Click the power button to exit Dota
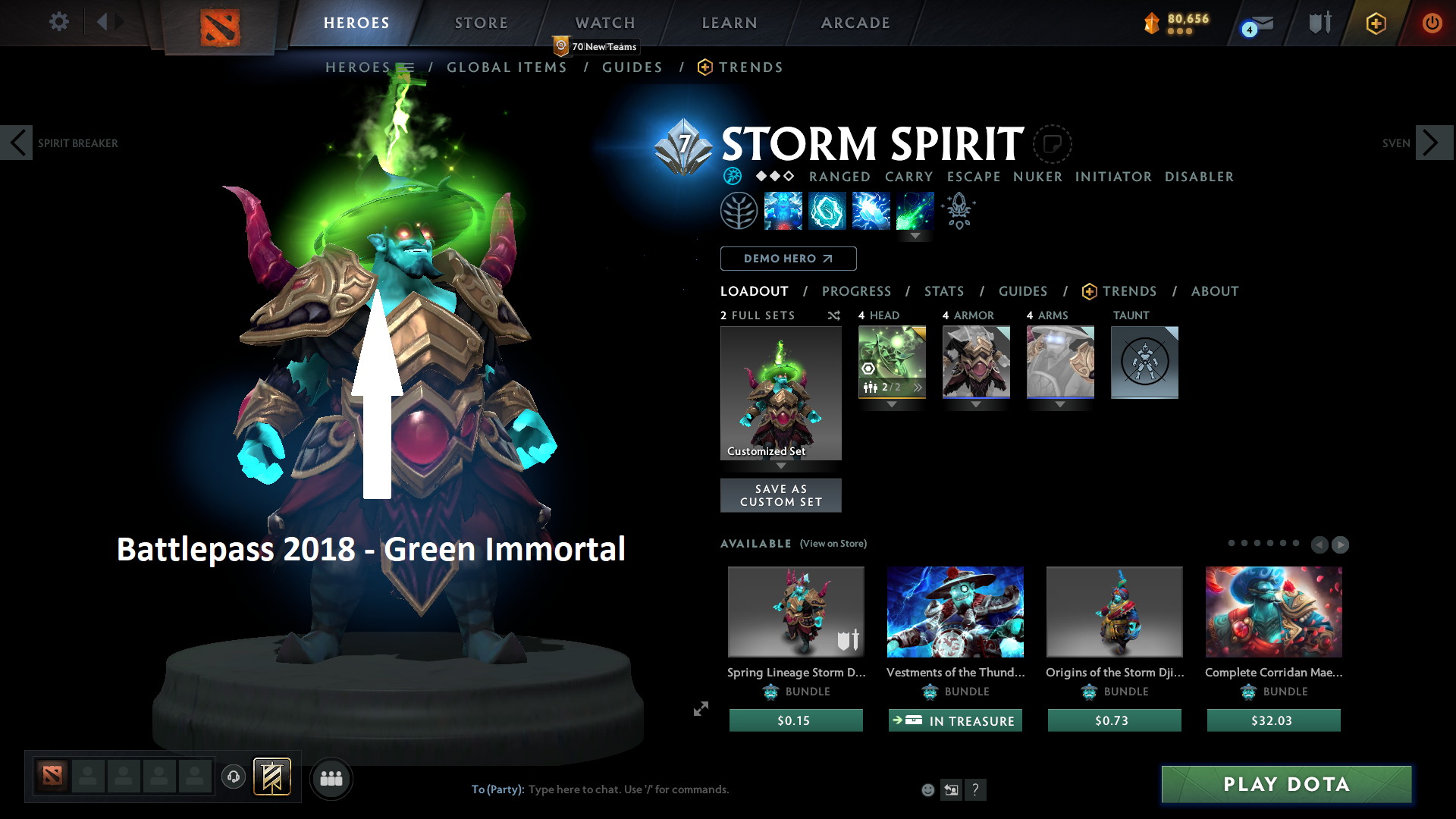Image resolution: width=1456 pixels, height=819 pixels. (x=1432, y=23)
